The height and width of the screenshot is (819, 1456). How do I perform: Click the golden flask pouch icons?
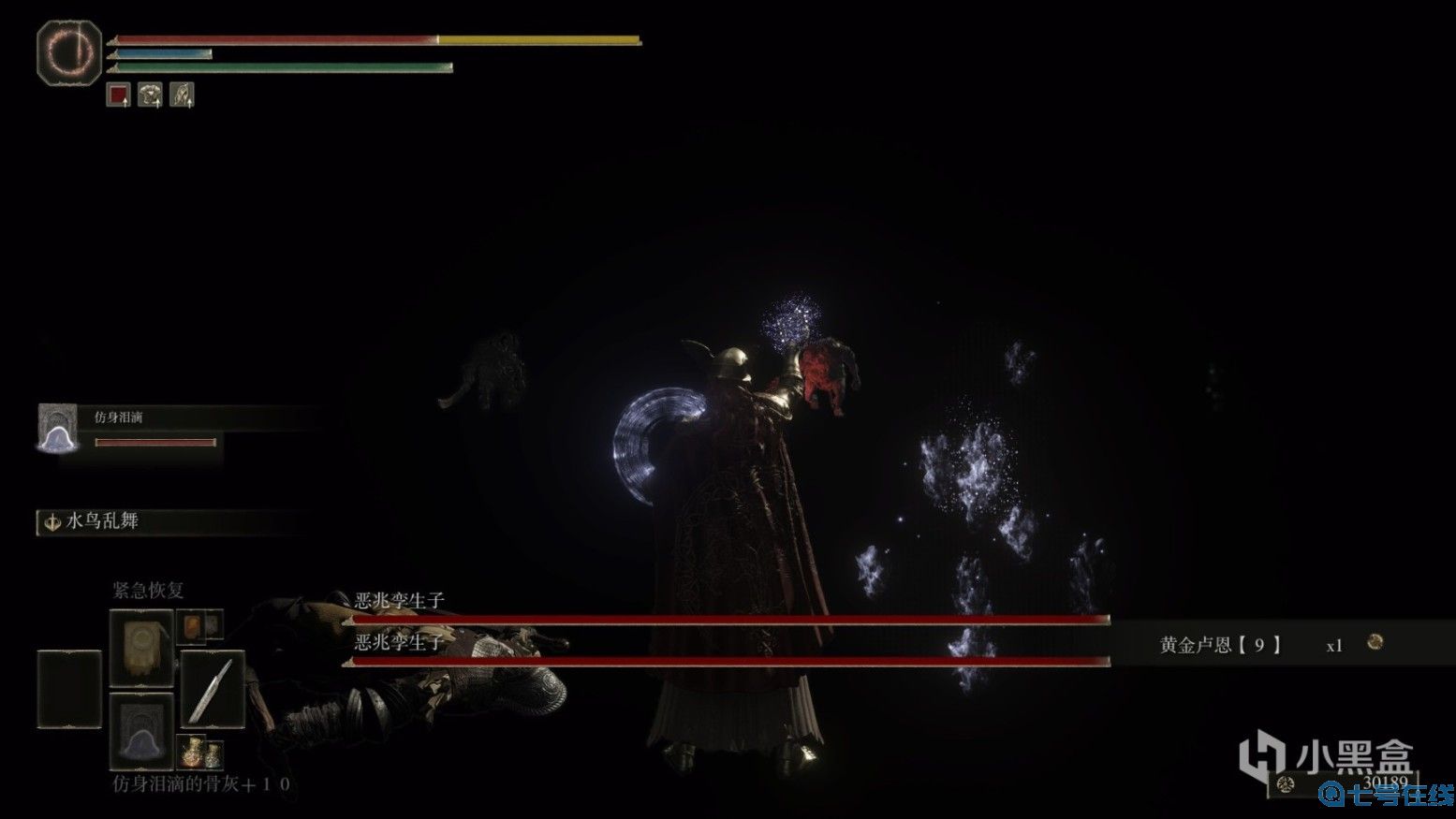tap(200, 751)
